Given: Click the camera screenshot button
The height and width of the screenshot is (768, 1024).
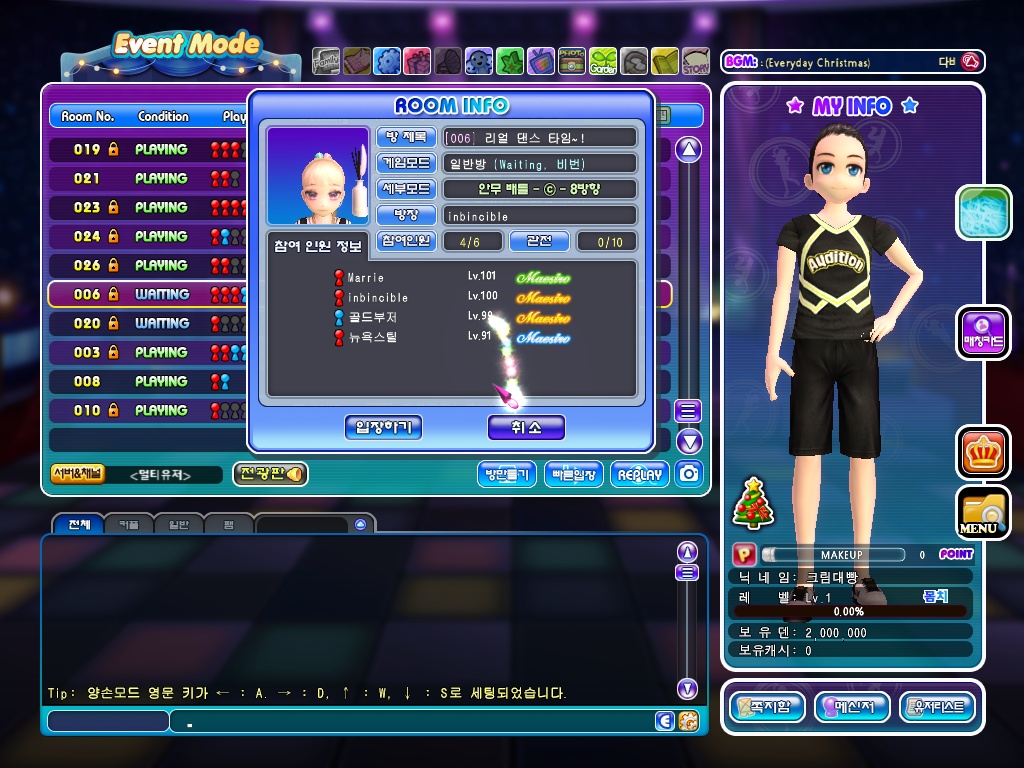Looking at the screenshot, I should tap(688, 474).
